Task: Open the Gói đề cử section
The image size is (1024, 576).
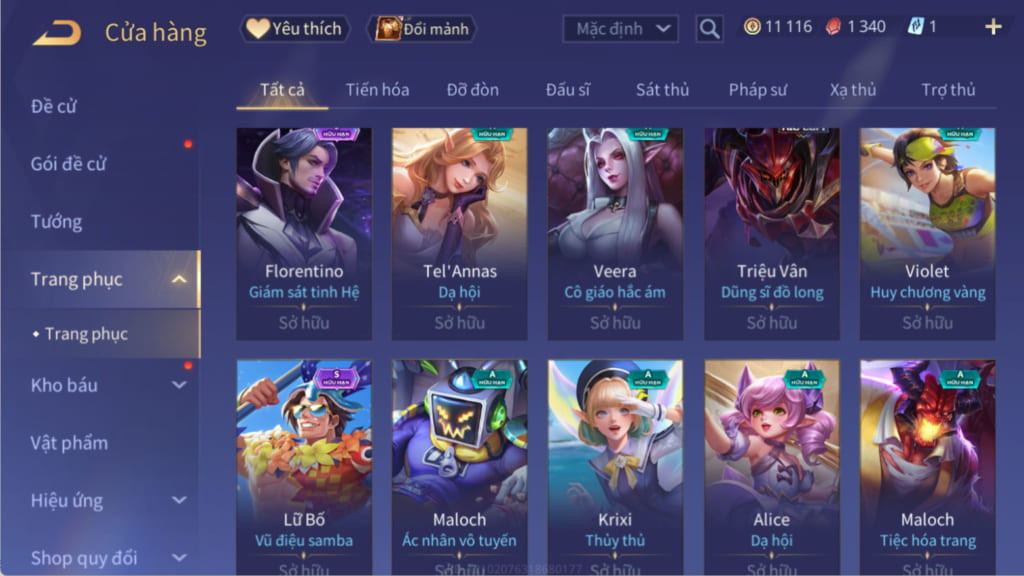Action: coord(68,164)
